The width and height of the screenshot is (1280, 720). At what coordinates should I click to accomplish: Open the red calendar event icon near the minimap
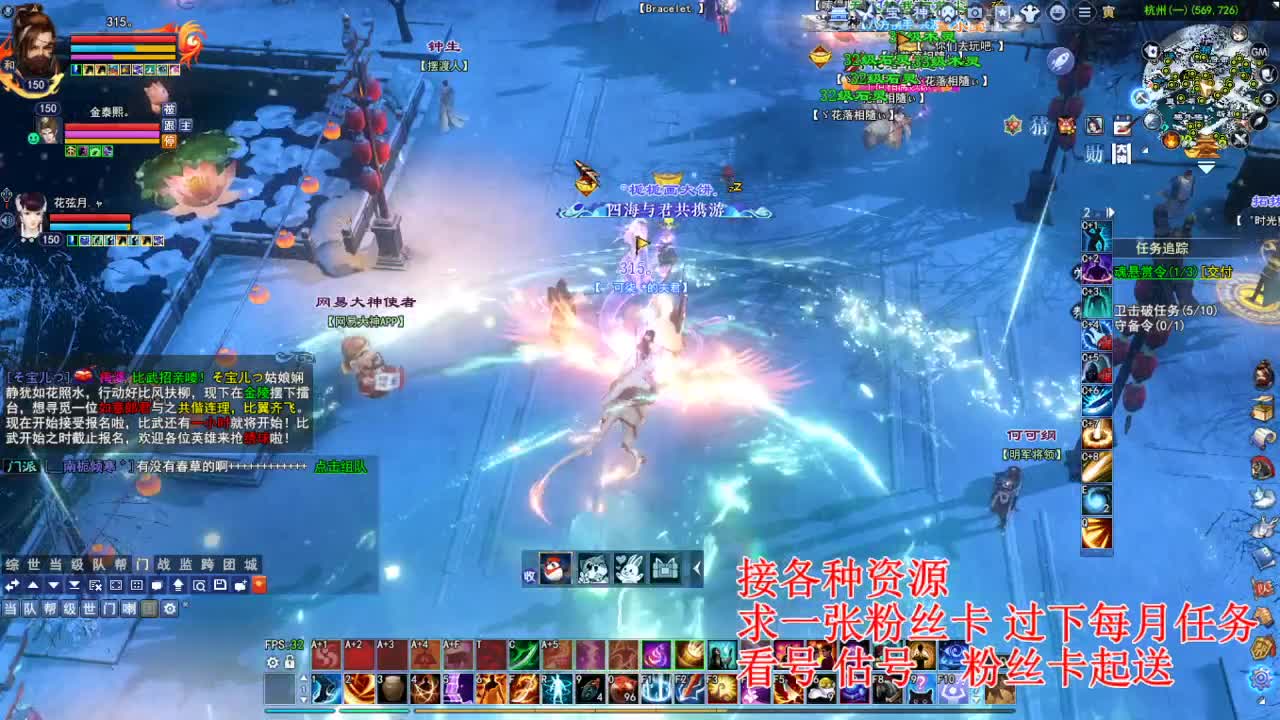1122,125
